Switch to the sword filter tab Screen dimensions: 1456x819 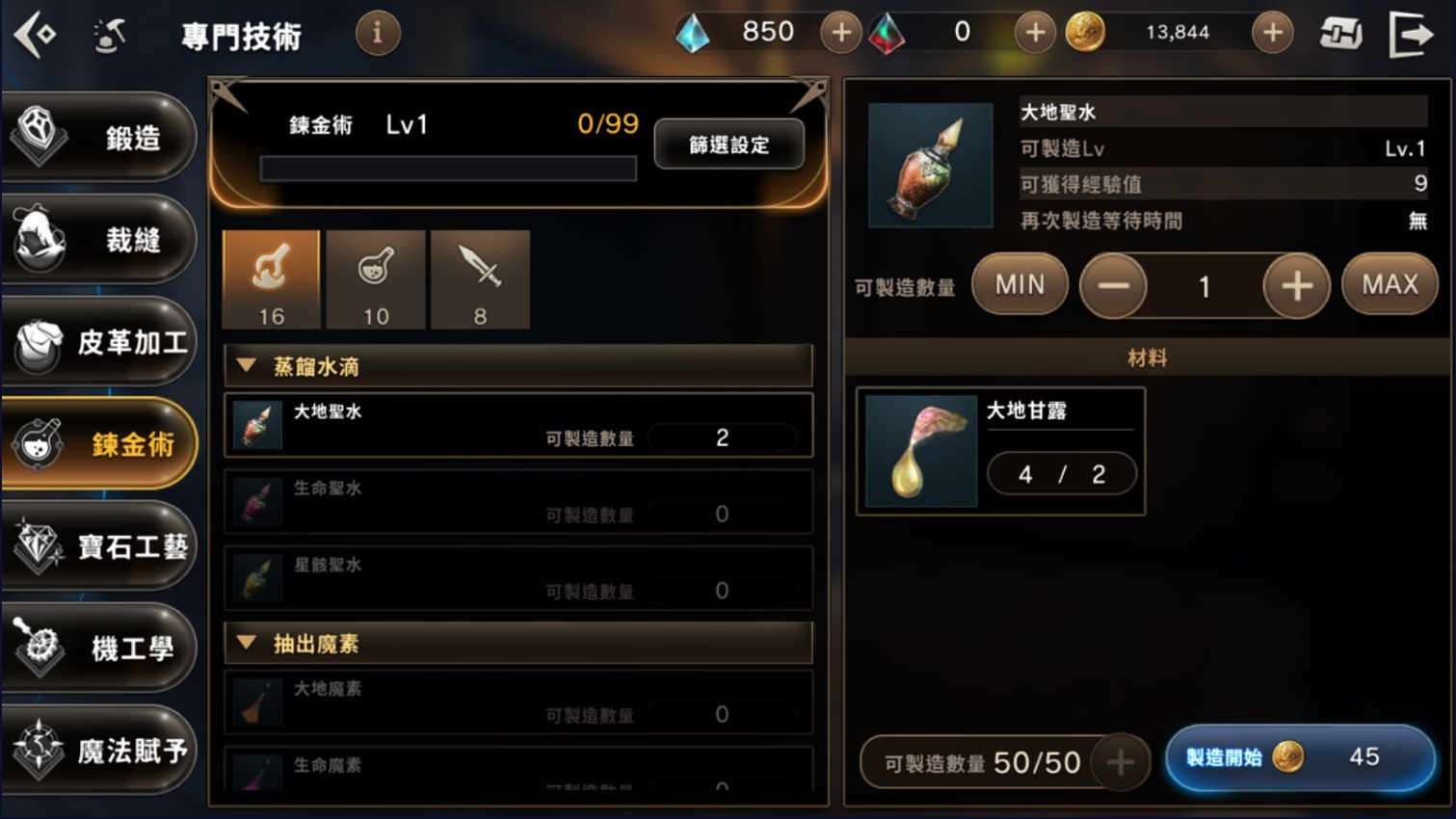(481, 278)
